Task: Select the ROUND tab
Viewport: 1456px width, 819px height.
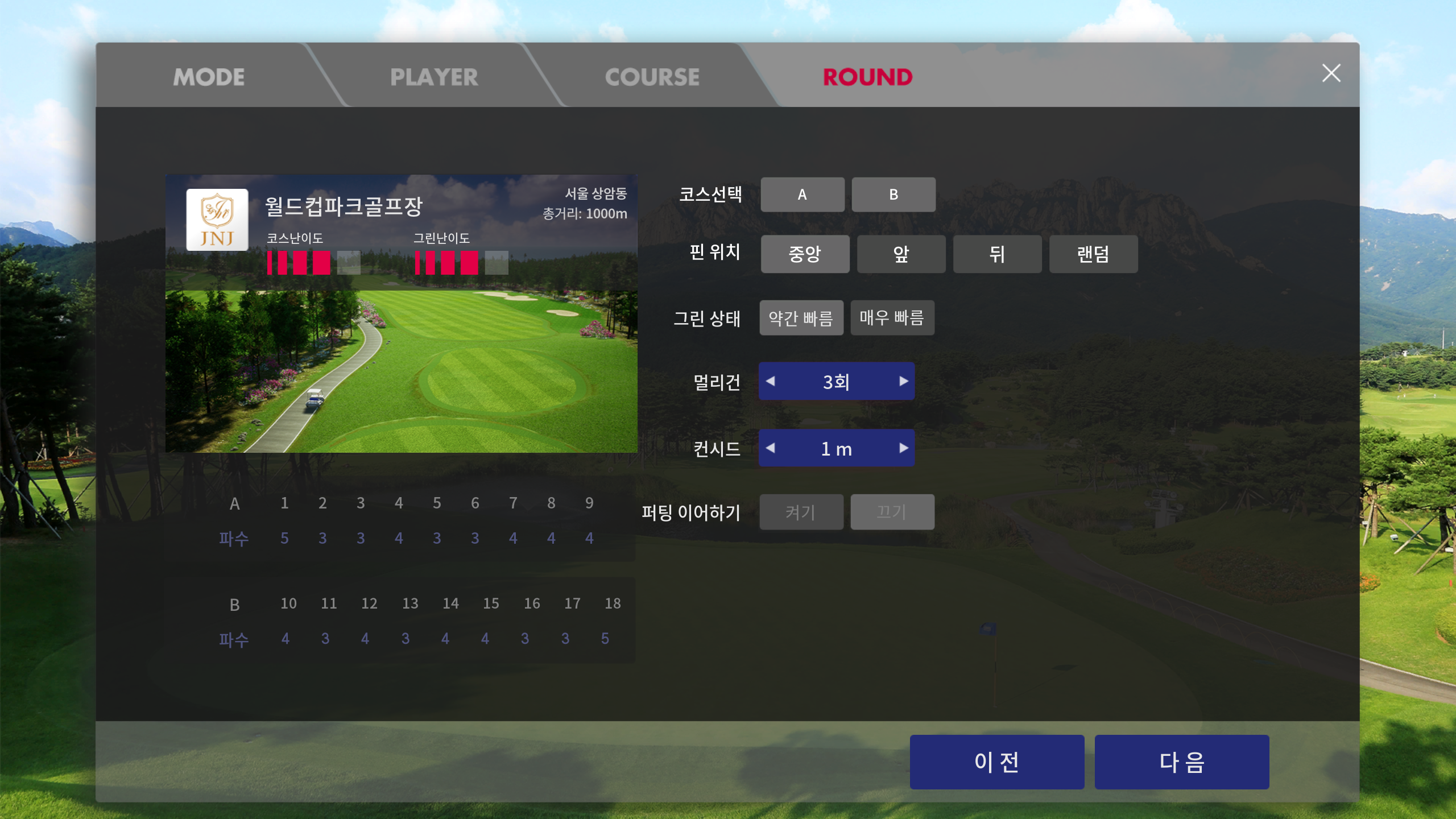Action: pos(867,77)
